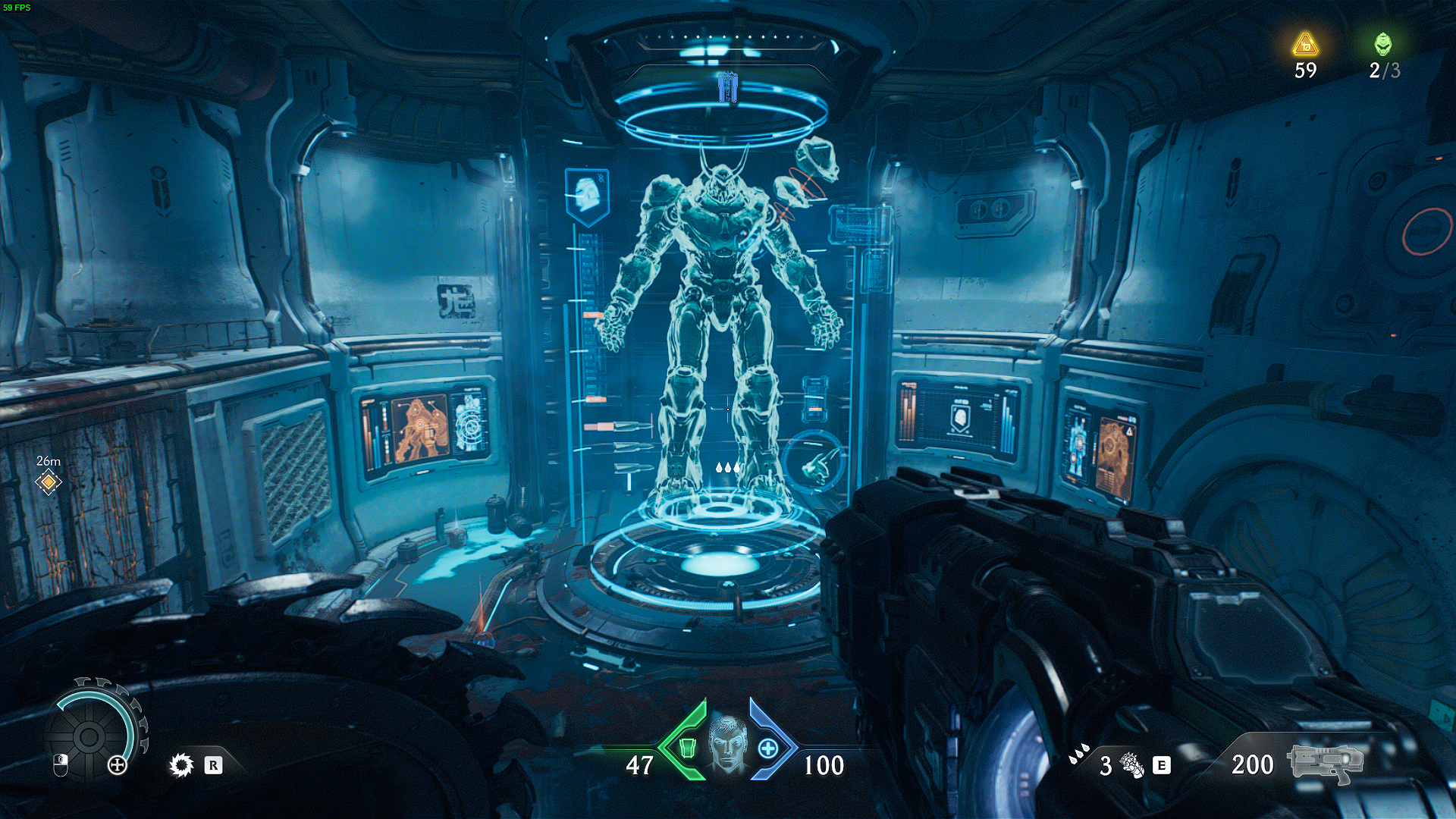Image resolution: width=1456 pixels, height=819 pixels.
Task: Click the blue health cross icon
Action: click(x=767, y=748)
